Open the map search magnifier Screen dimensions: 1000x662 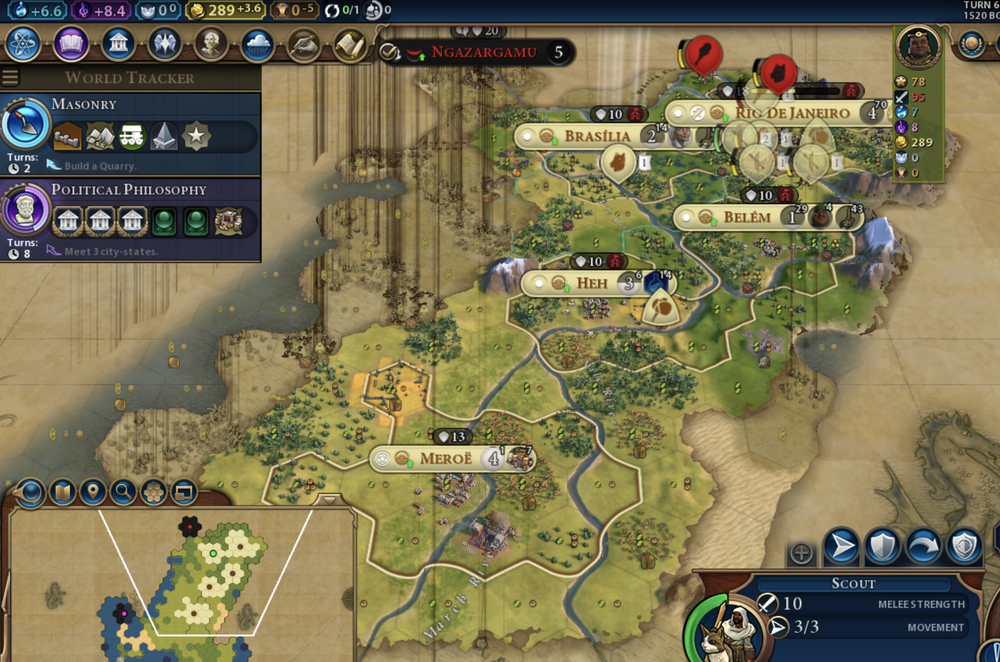pyautogui.click(x=123, y=492)
